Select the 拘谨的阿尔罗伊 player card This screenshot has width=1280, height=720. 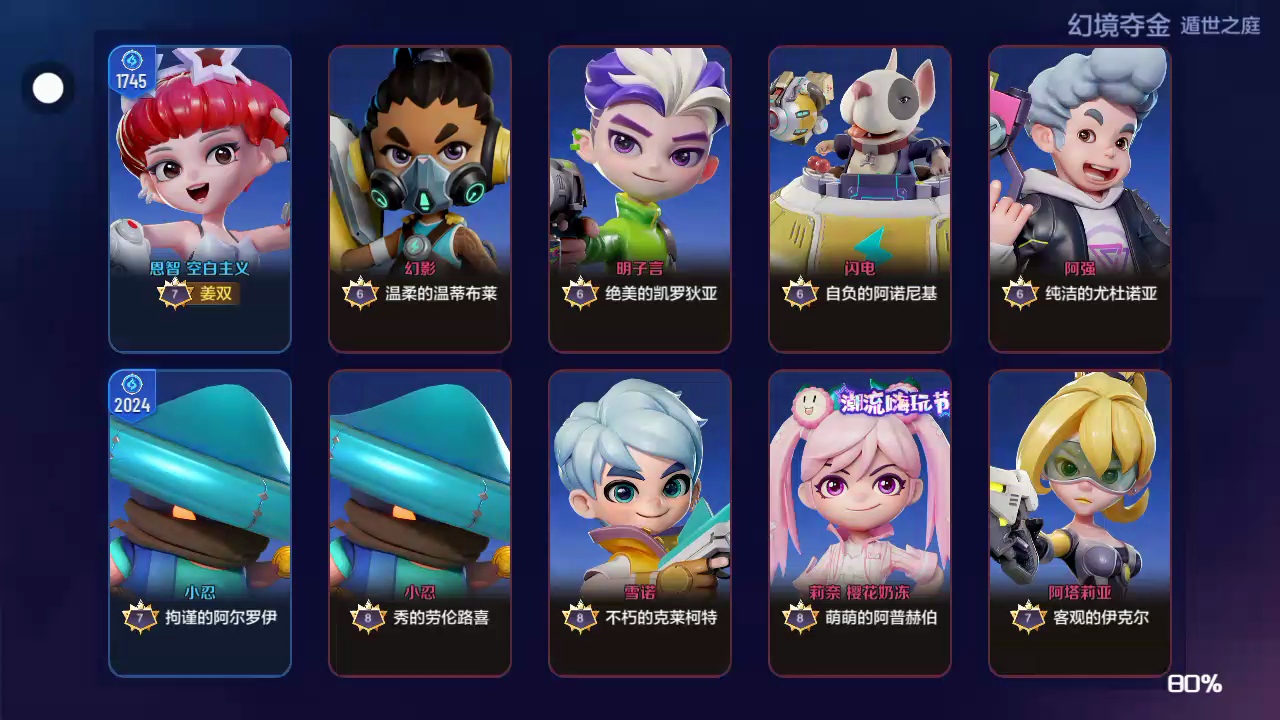(200, 523)
